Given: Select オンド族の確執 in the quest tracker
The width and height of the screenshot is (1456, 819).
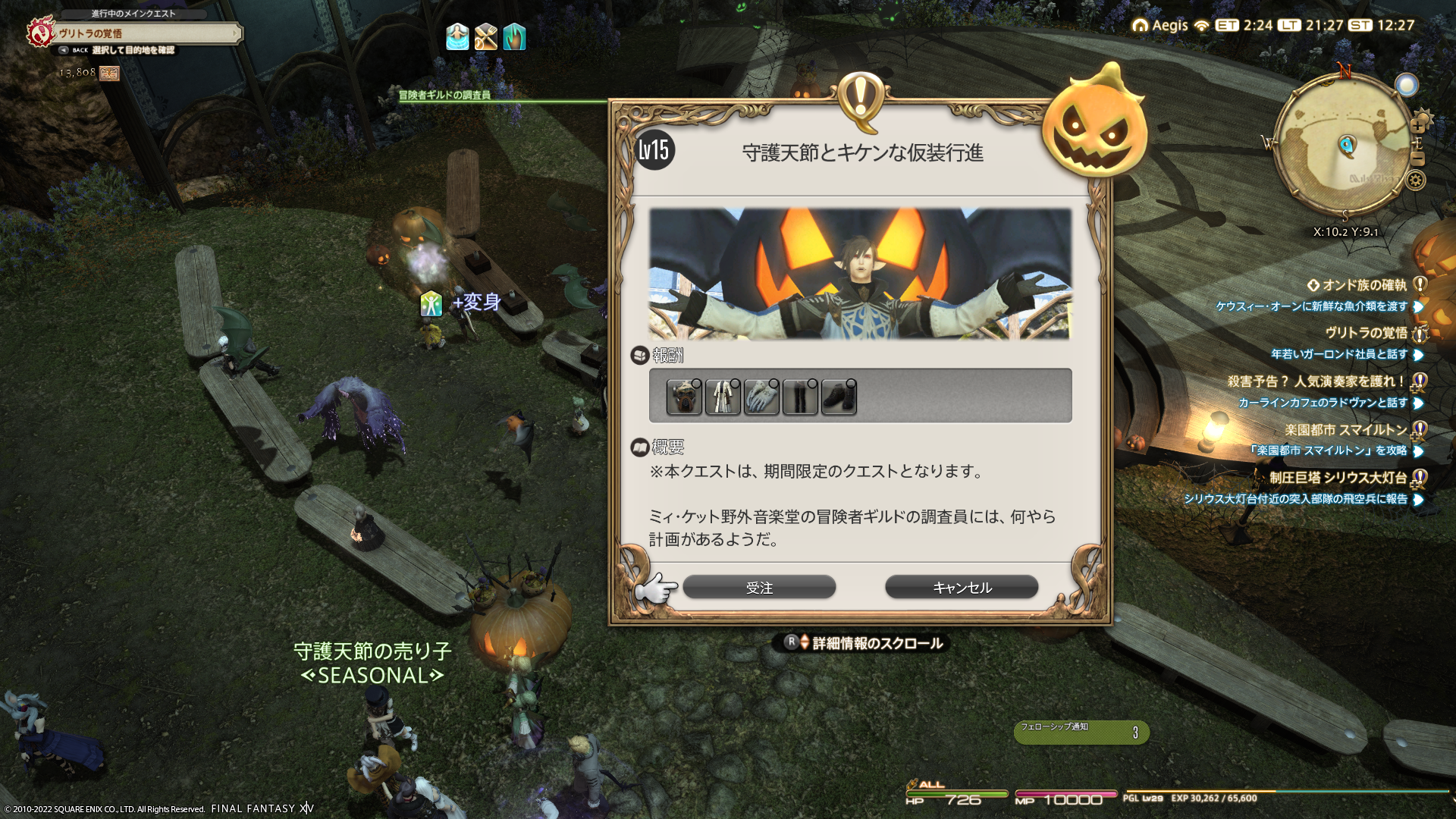Looking at the screenshot, I should click(1363, 285).
